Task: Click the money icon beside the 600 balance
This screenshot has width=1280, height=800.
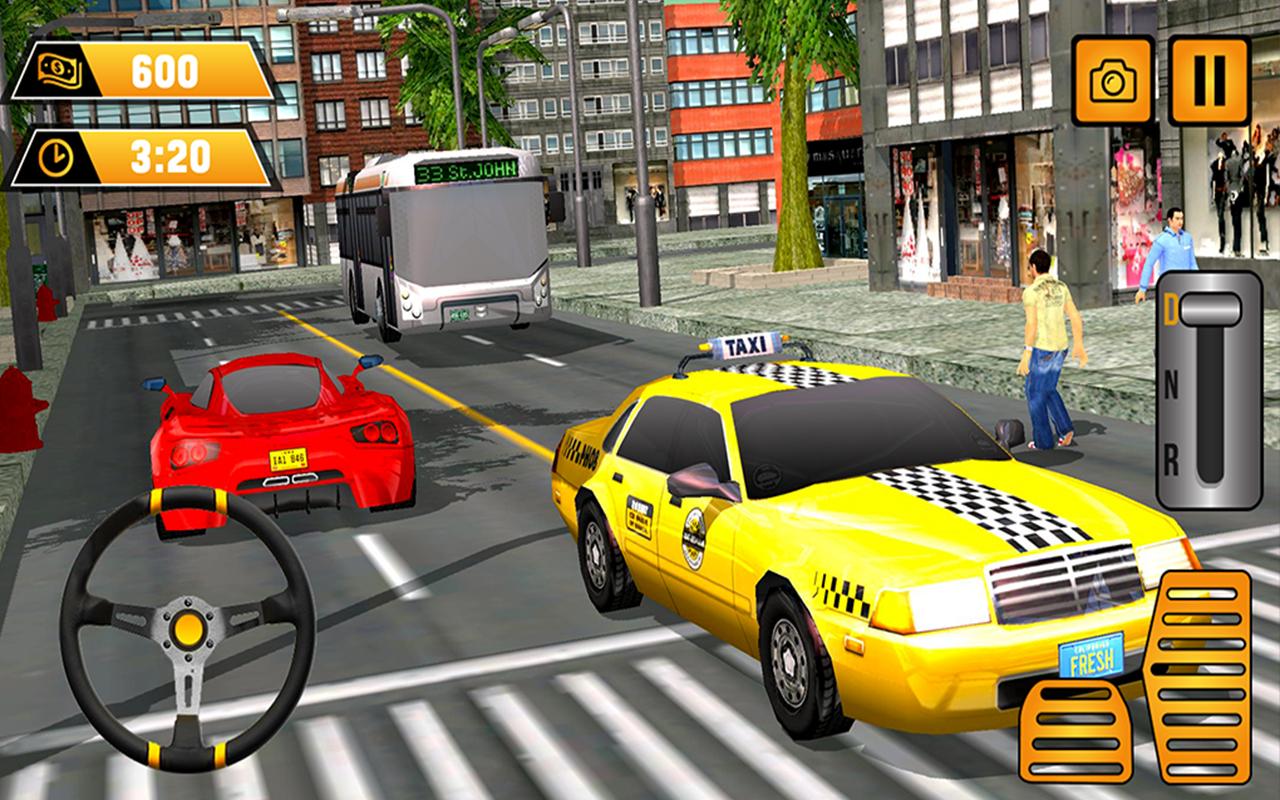Action: 61,68
